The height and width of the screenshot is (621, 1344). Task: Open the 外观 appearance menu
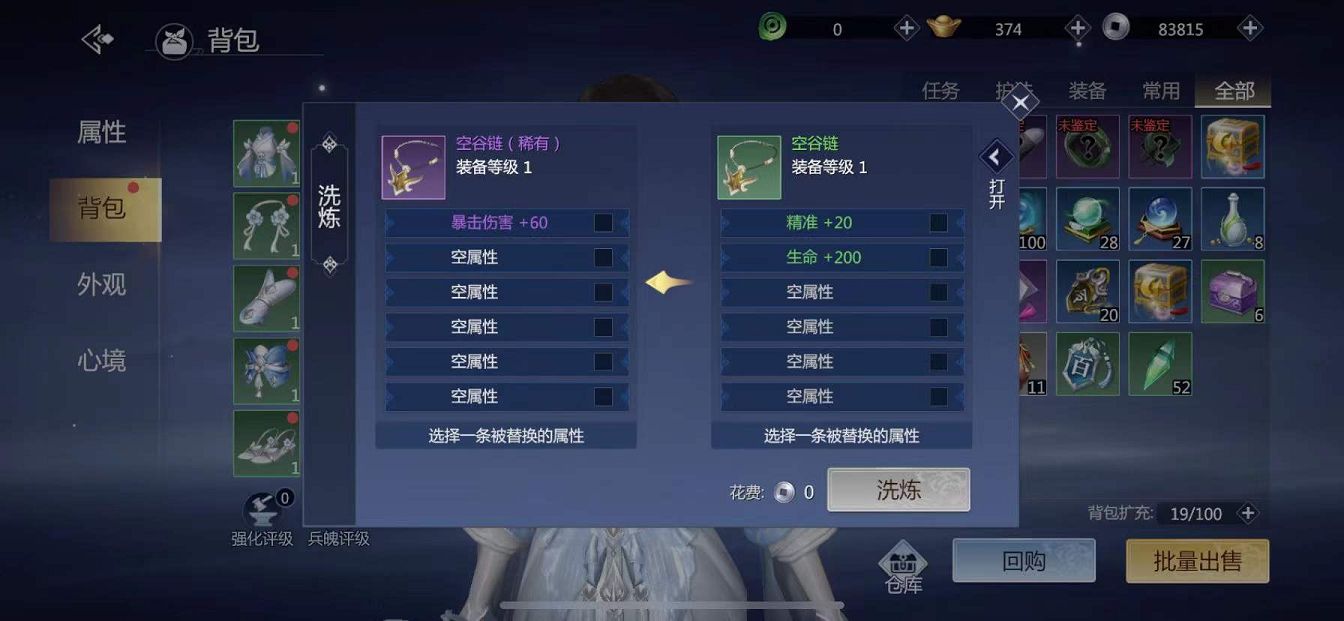[x=102, y=285]
